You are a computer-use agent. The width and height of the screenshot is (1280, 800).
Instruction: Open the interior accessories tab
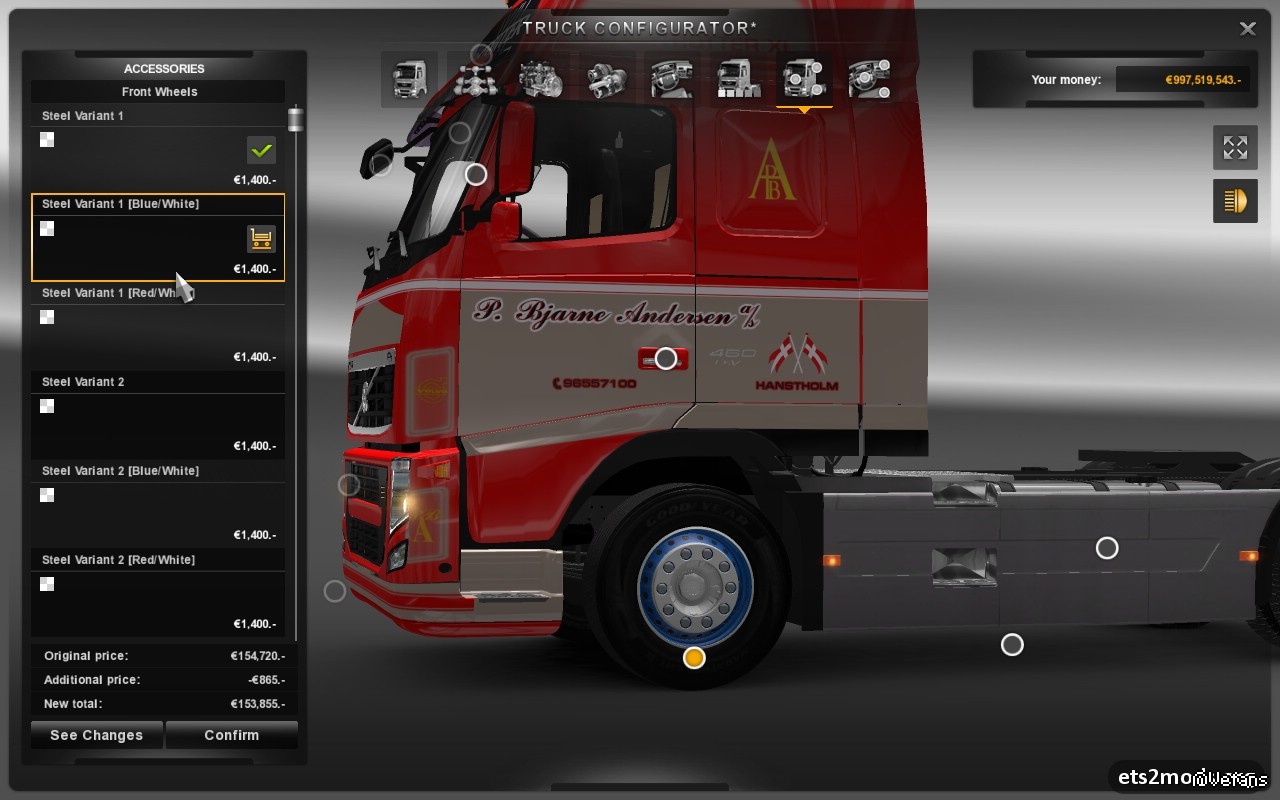coord(869,79)
